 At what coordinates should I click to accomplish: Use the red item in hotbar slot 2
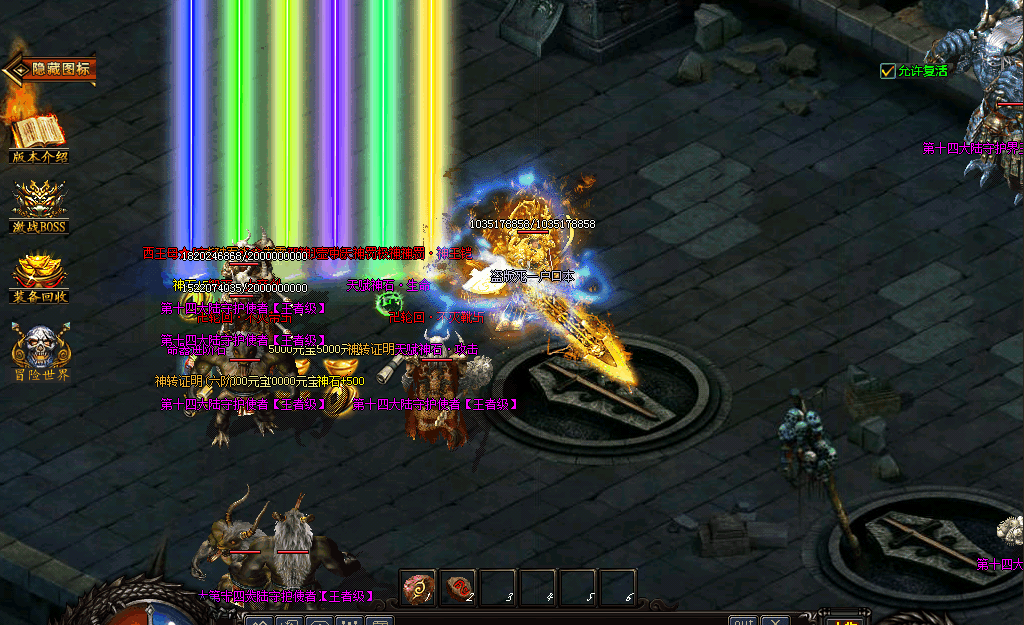tap(458, 588)
